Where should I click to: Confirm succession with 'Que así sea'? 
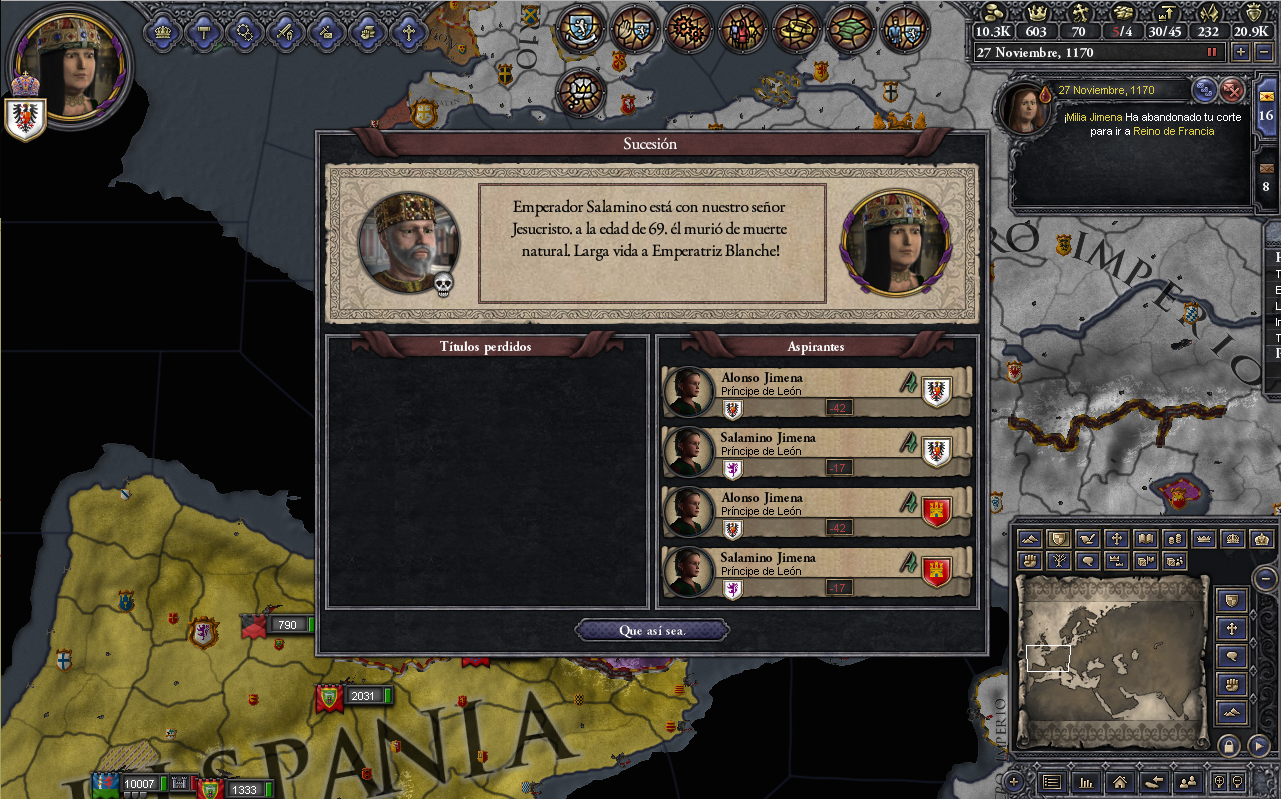click(x=652, y=631)
